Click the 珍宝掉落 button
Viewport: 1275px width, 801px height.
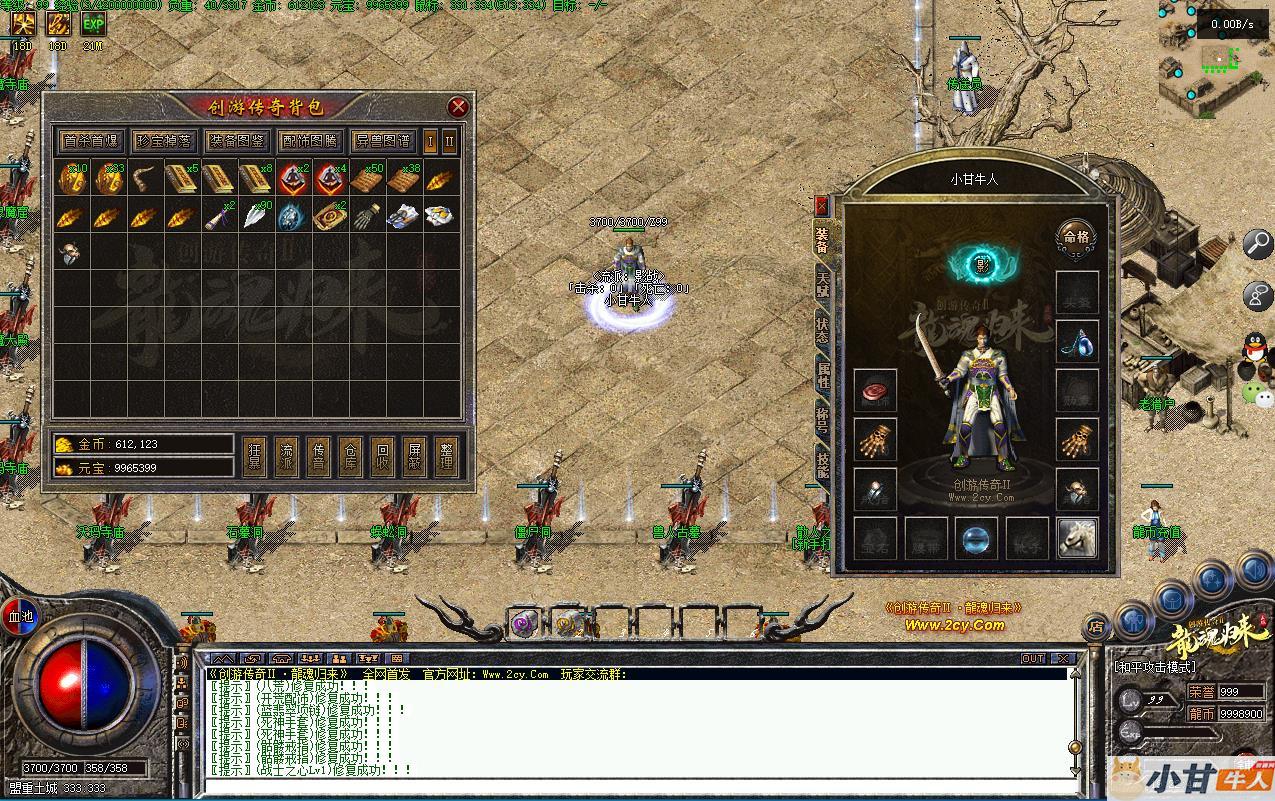163,141
